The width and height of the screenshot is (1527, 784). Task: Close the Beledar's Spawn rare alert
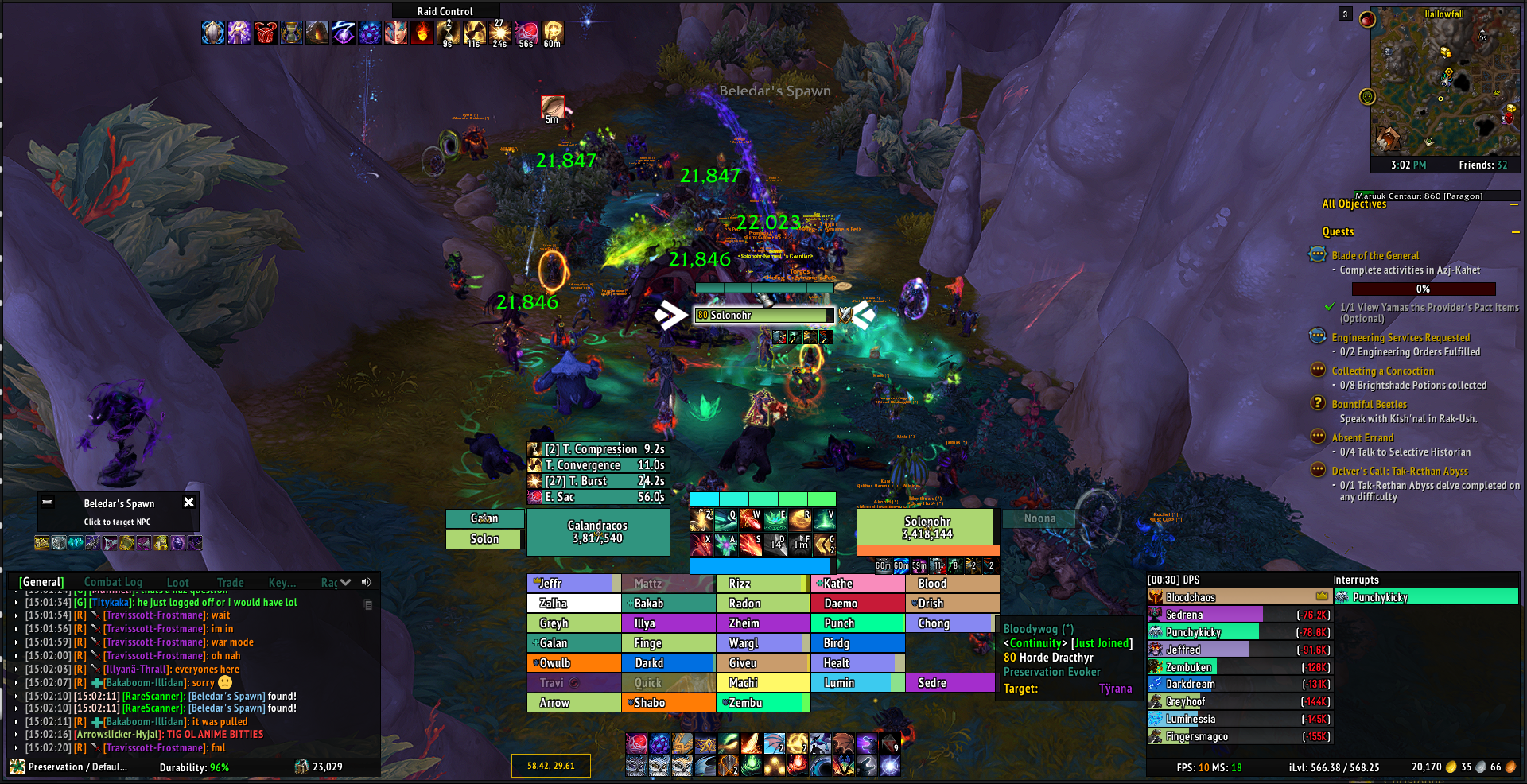pyautogui.click(x=188, y=503)
